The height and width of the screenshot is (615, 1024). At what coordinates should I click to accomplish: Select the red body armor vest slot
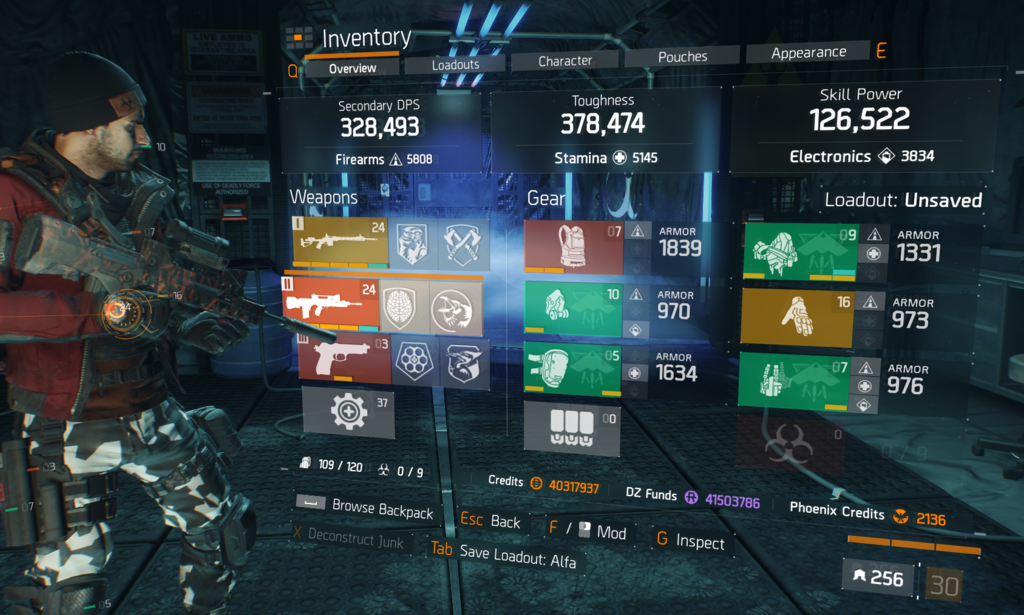point(573,246)
